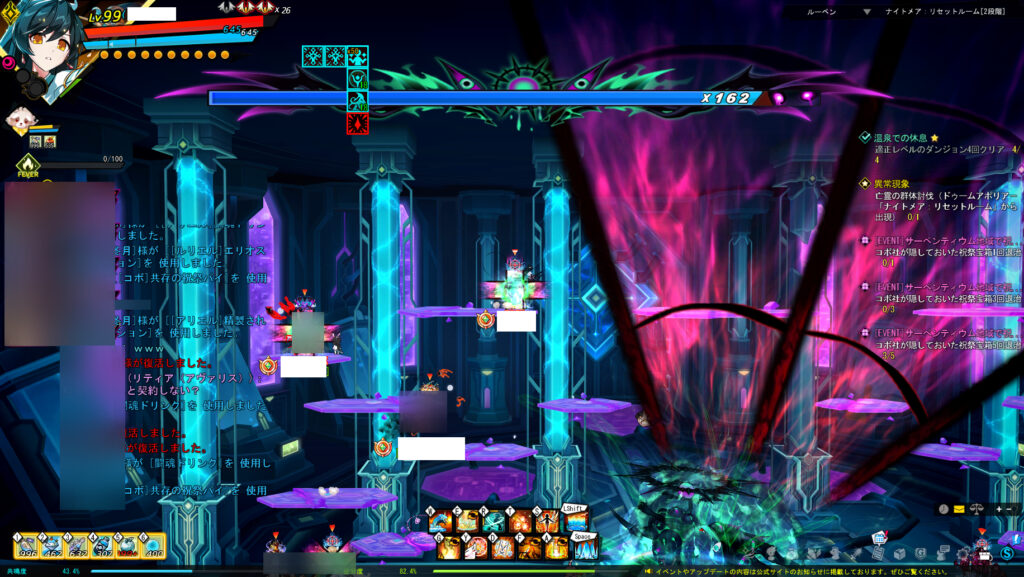Open the box inventory icon in bottom menu
1024x577 pixels.
tap(899, 554)
